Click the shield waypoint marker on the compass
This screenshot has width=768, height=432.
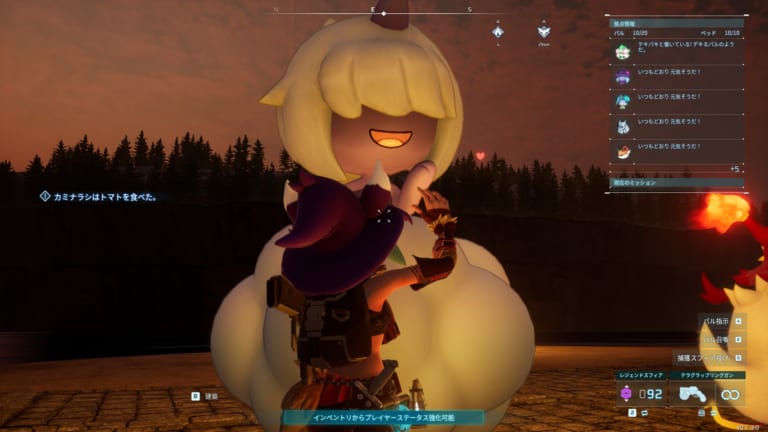tap(544, 33)
